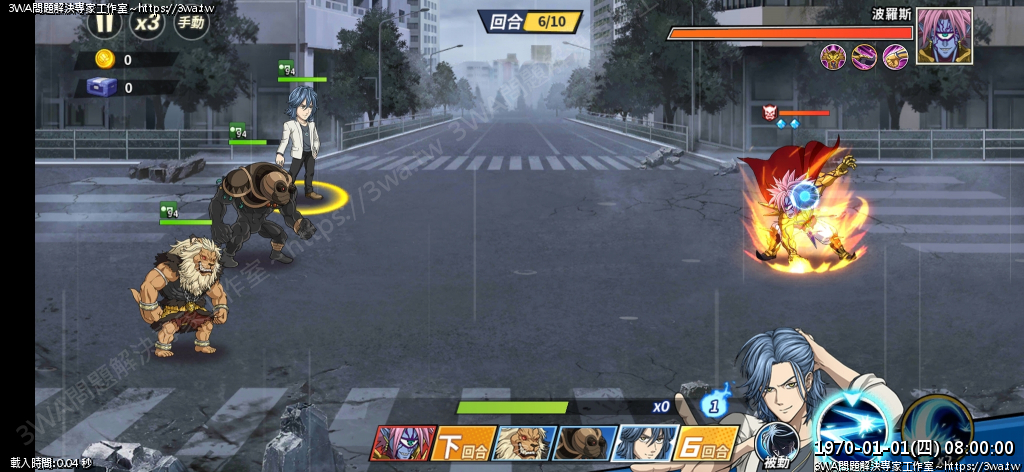Pause the battle
The width and height of the screenshot is (1024, 472).
[104, 21]
